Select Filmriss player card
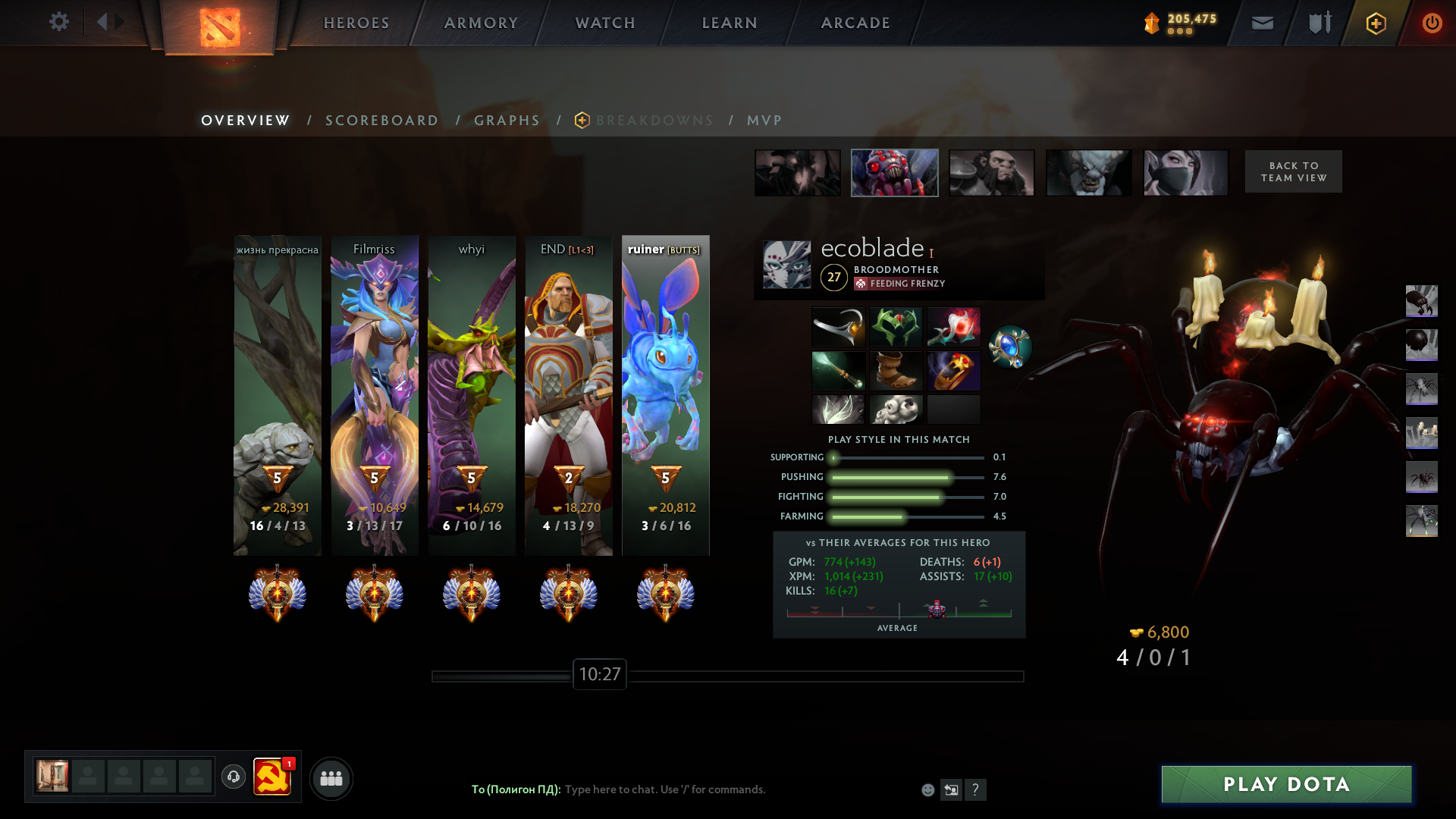The width and height of the screenshot is (1456, 819). [x=375, y=394]
